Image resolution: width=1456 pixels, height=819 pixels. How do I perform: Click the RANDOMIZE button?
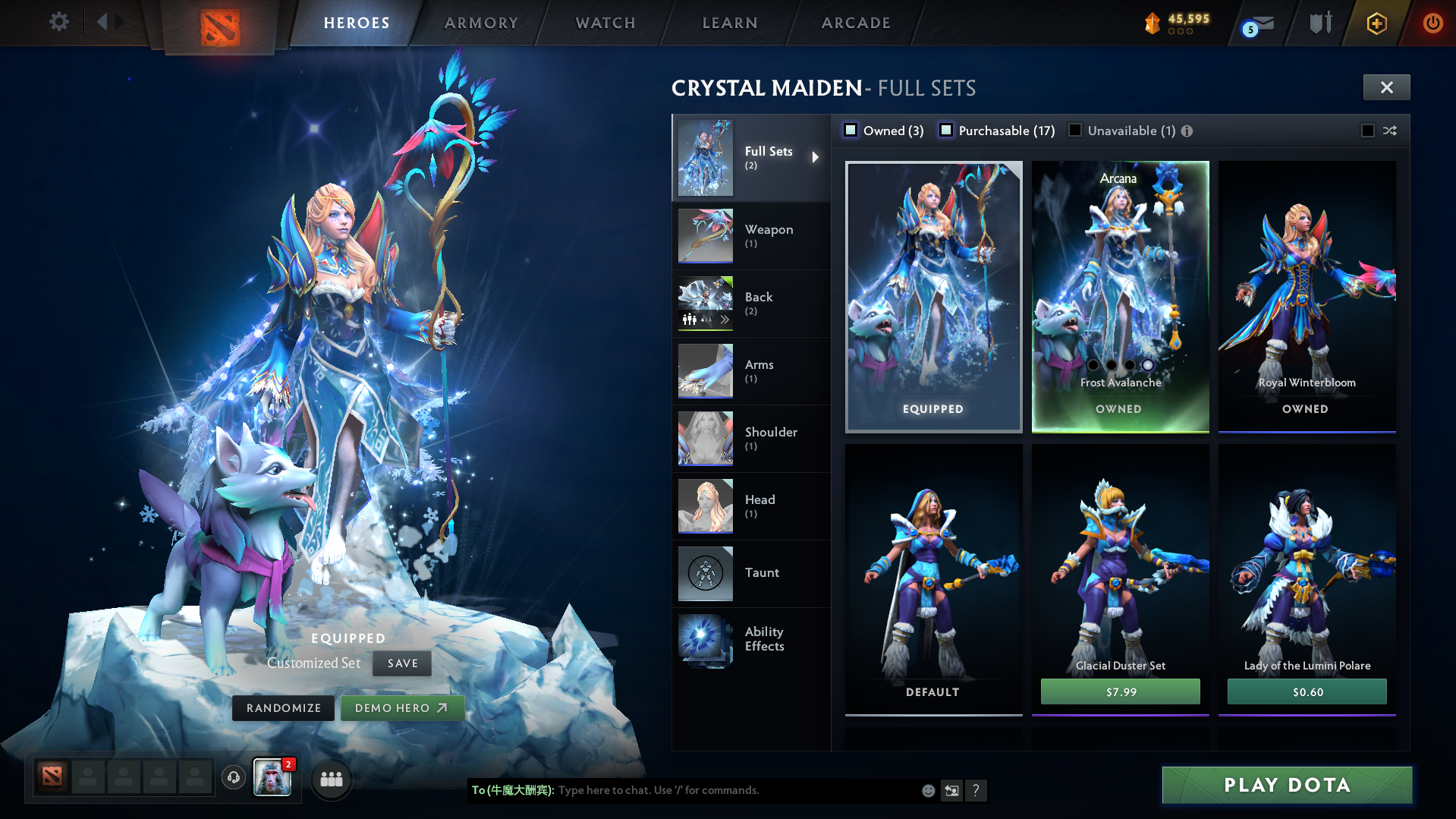(x=282, y=707)
